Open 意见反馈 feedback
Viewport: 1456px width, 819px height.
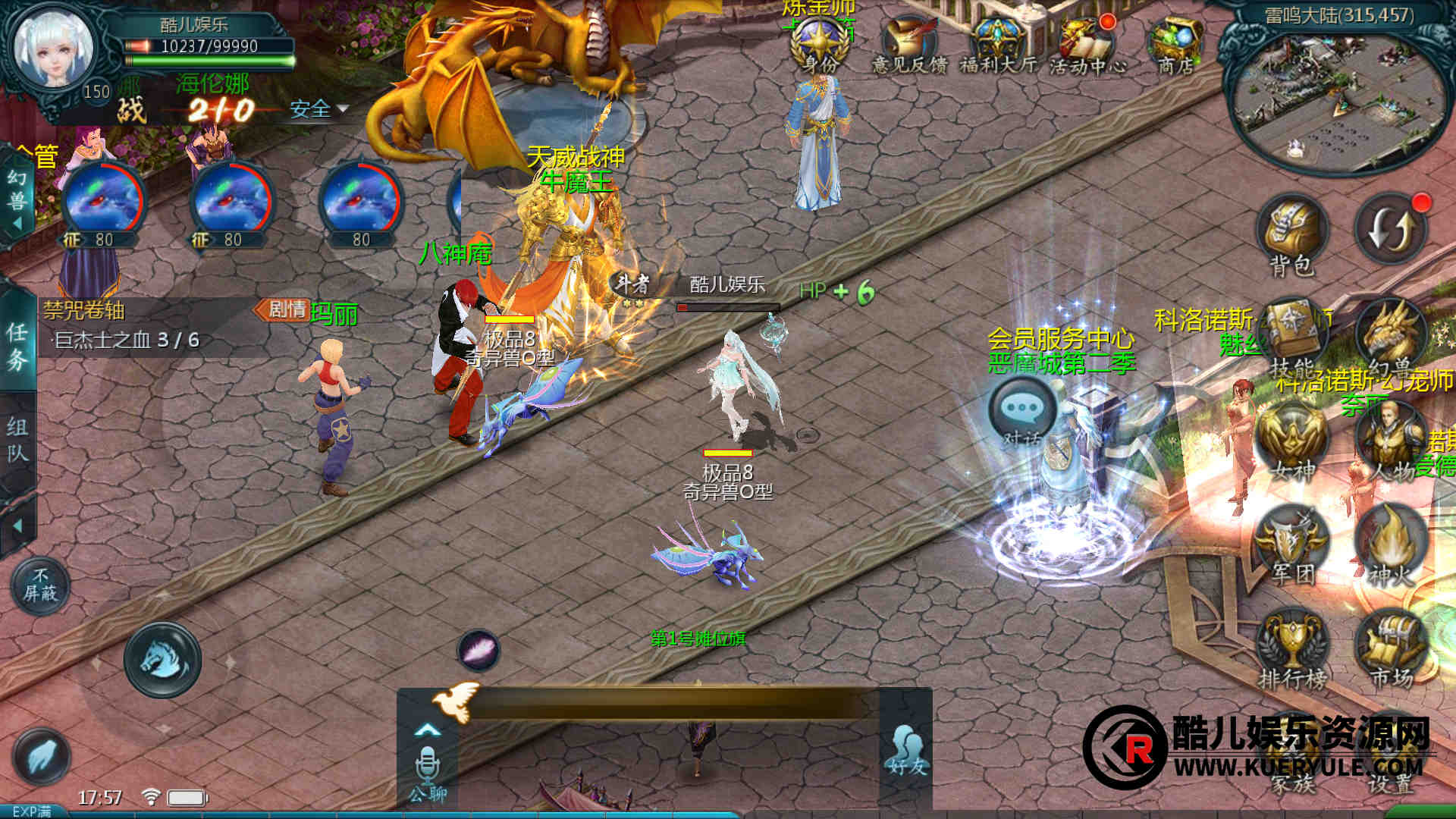[908, 44]
